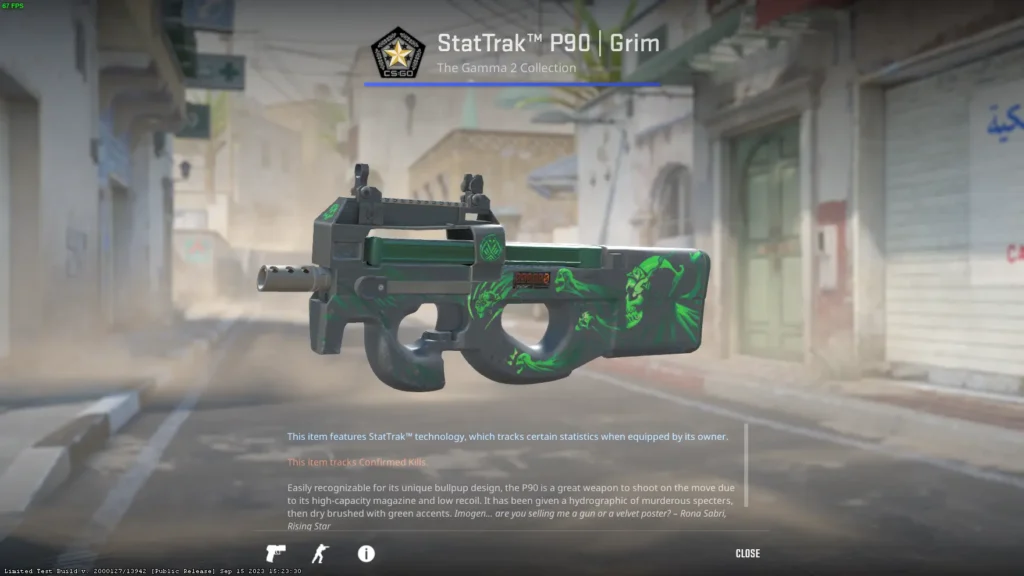Toggle the item info icon
The image size is (1024, 576).
click(x=366, y=553)
